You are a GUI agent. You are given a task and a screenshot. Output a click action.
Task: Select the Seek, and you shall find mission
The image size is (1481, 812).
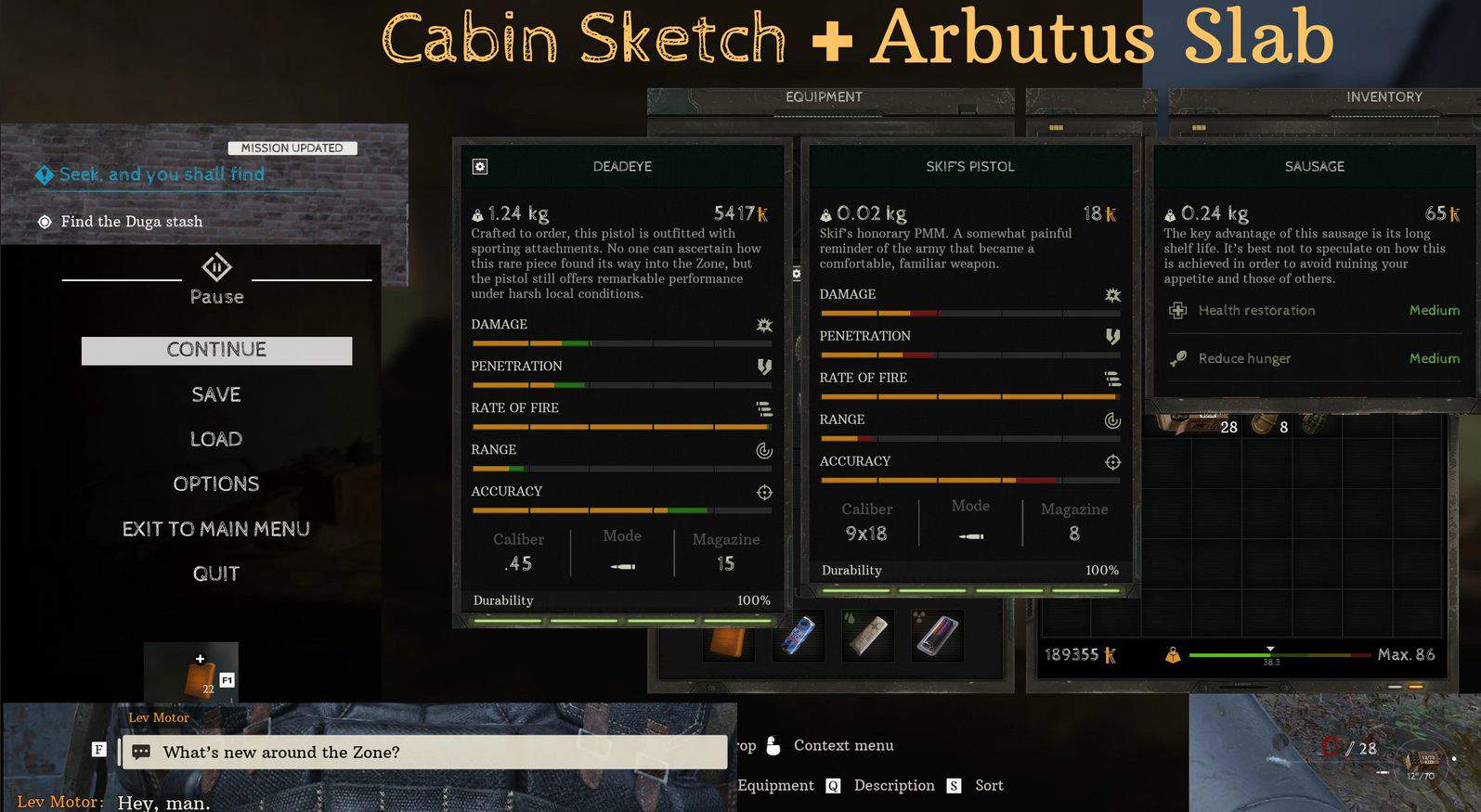[x=162, y=174]
